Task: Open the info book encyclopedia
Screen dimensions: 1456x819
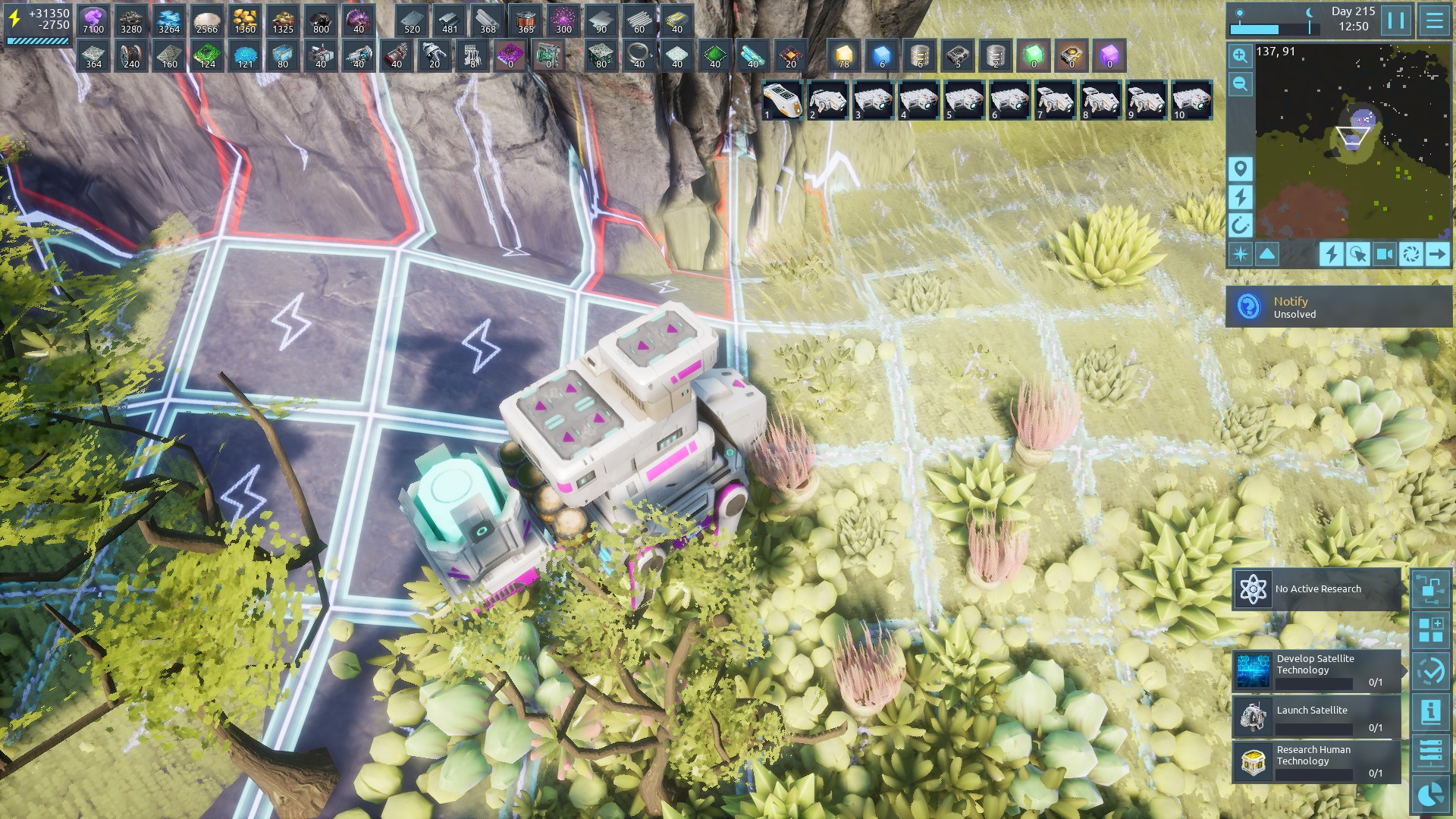Action: click(x=1431, y=712)
